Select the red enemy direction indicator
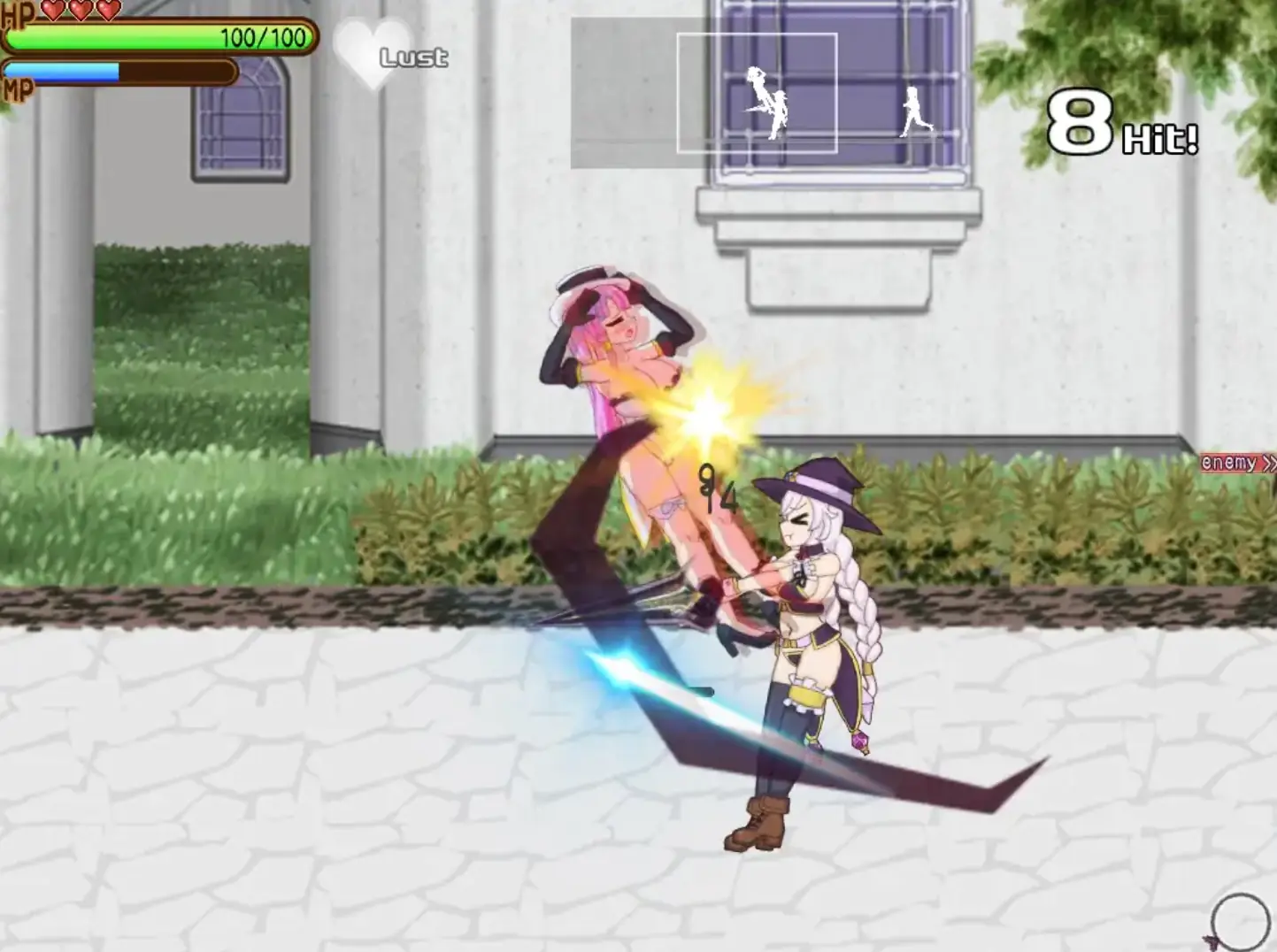1277x952 pixels. coord(1237,463)
